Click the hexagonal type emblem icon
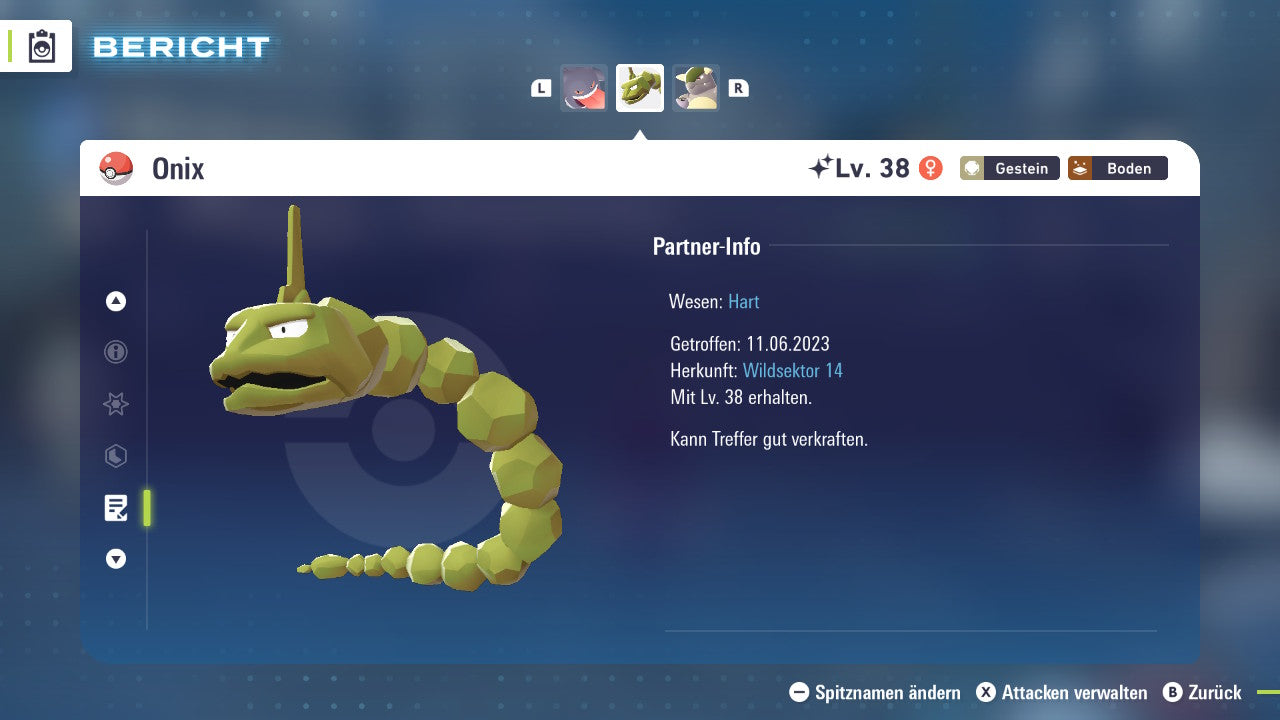 115,456
